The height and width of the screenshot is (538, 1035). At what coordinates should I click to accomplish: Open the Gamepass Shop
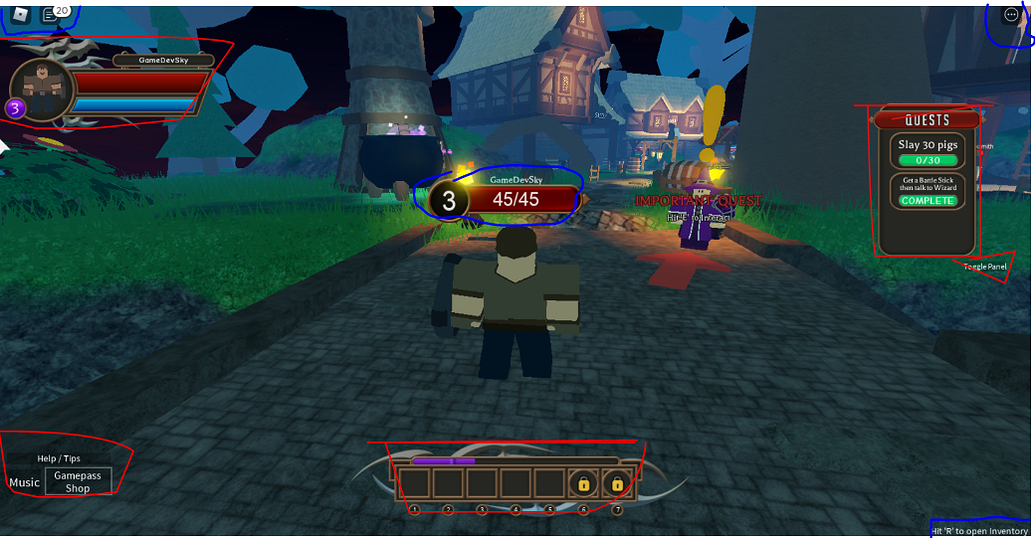tap(78, 482)
